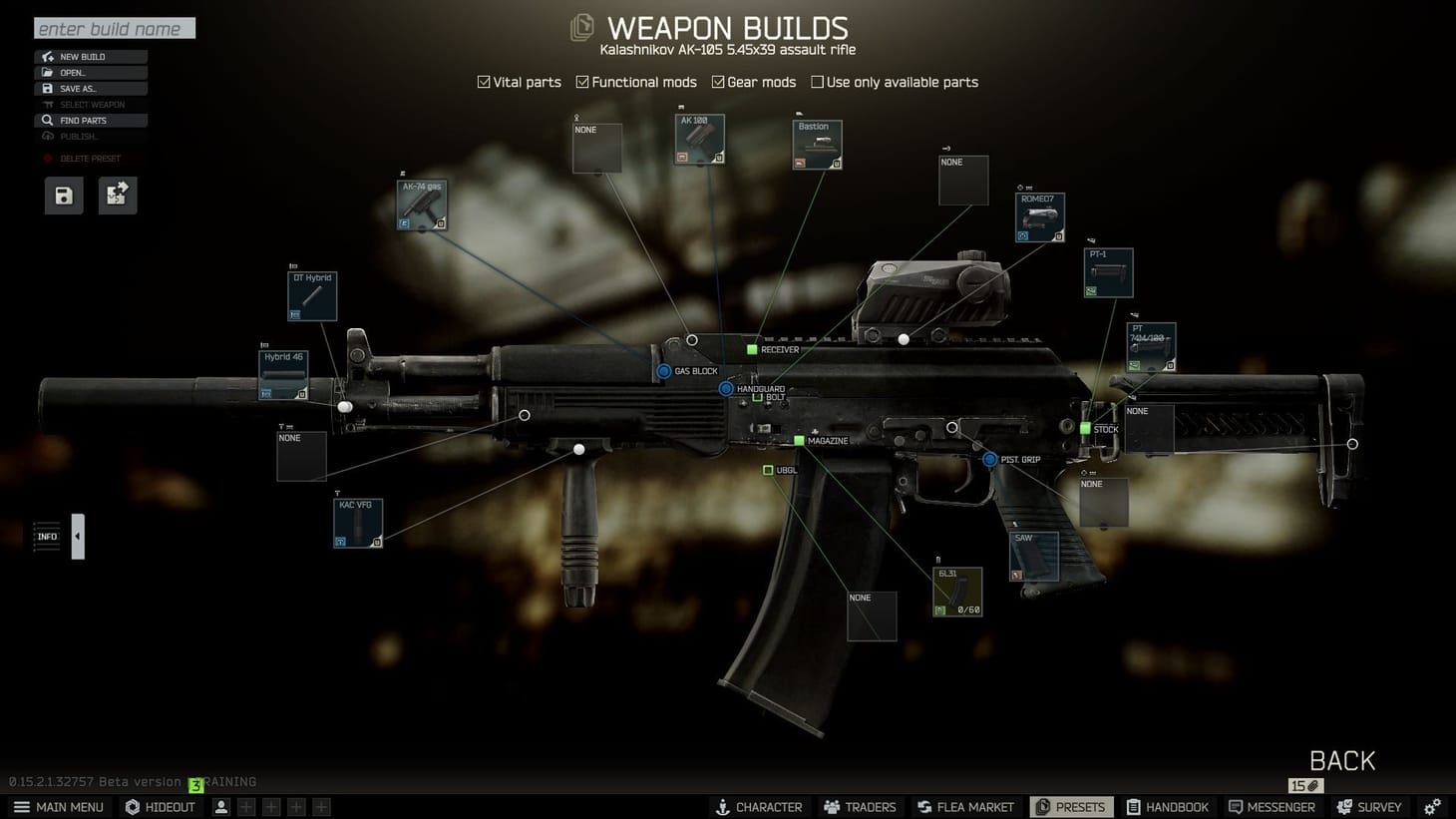Open the GAS BLOCK mod slot selector
The image size is (1456, 819).
pos(663,370)
